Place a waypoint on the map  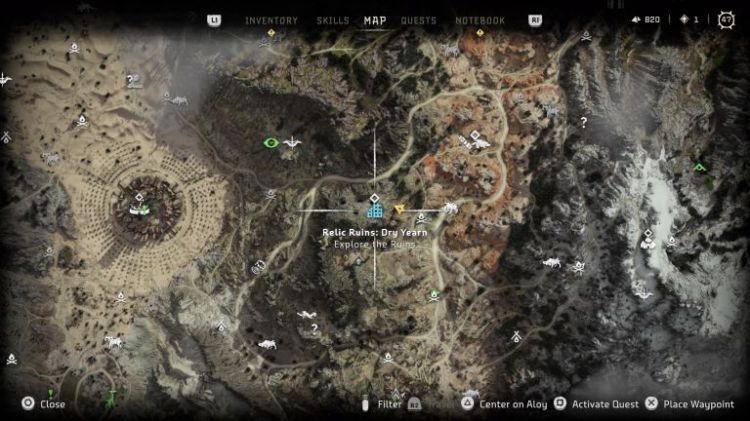pos(691,404)
